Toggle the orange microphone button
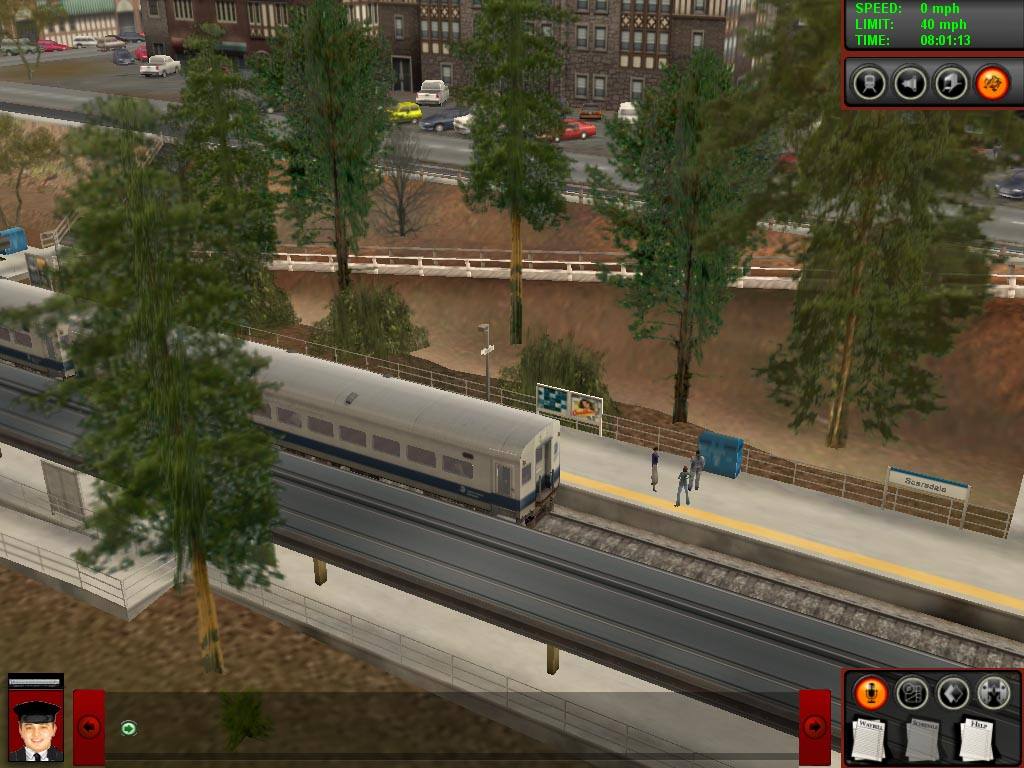The height and width of the screenshot is (768, 1024). coord(871,693)
